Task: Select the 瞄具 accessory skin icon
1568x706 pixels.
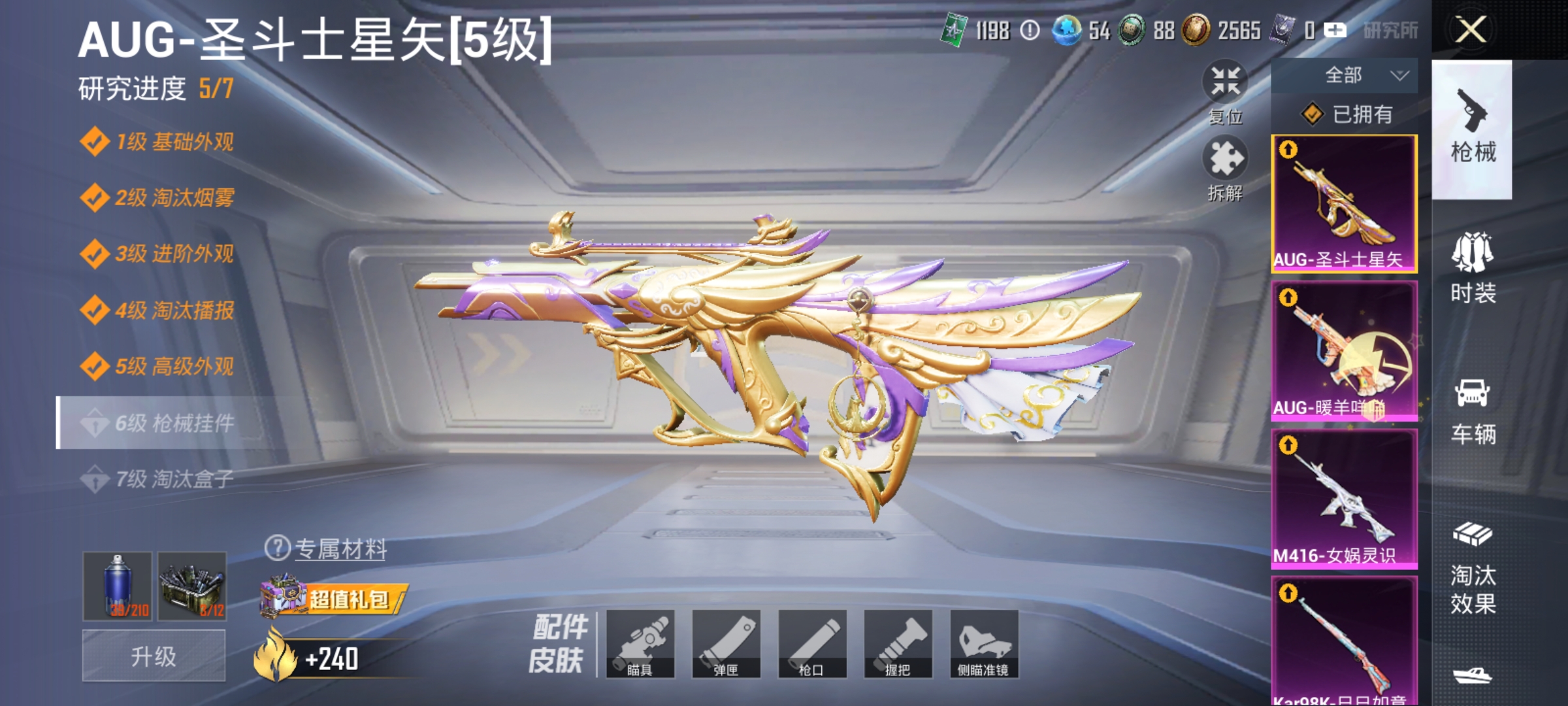Action: [x=642, y=647]
